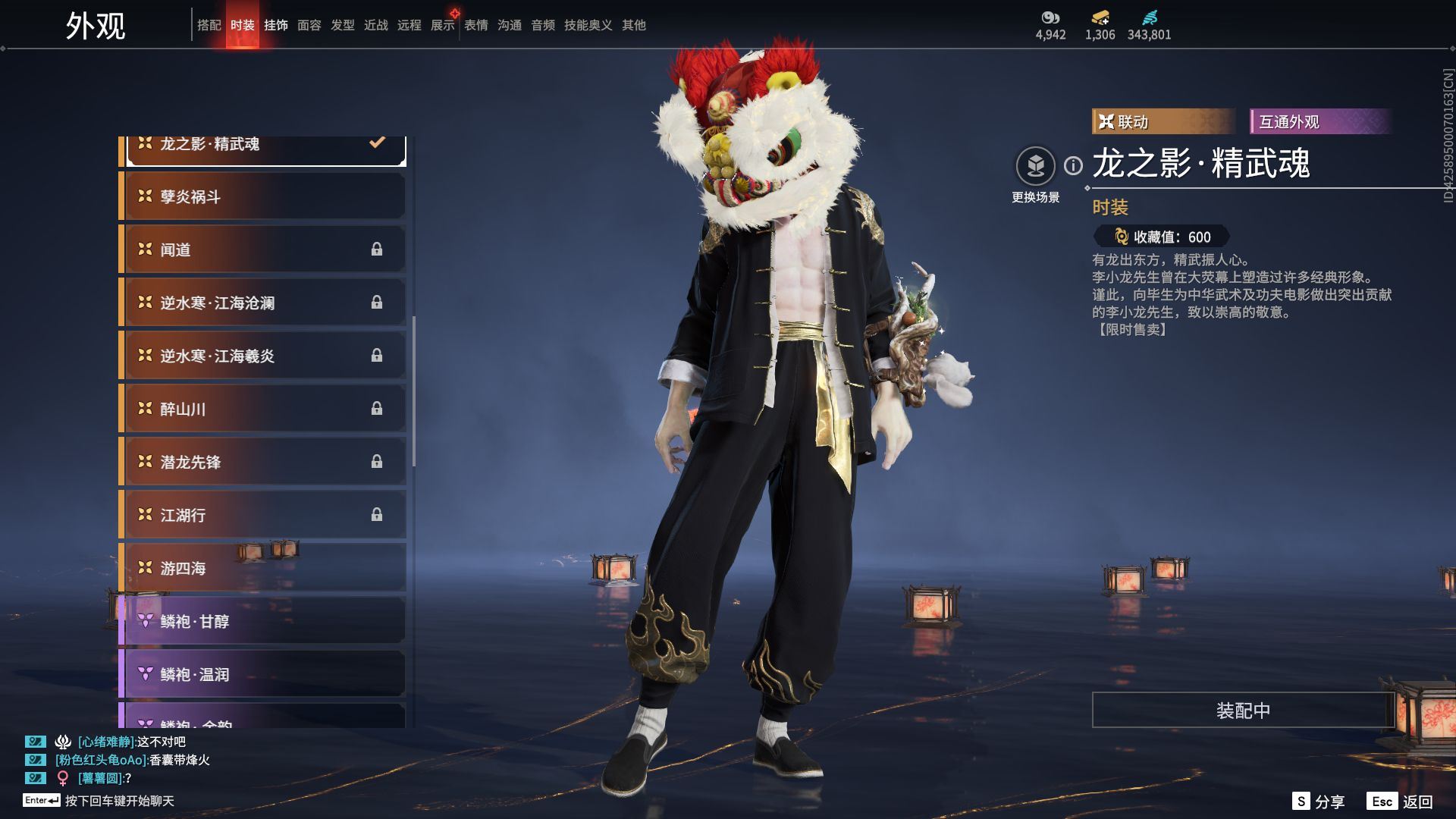Choose the 游四海 outfit
The height and width of the screenshot is (819, 1456).
point(264,568)
